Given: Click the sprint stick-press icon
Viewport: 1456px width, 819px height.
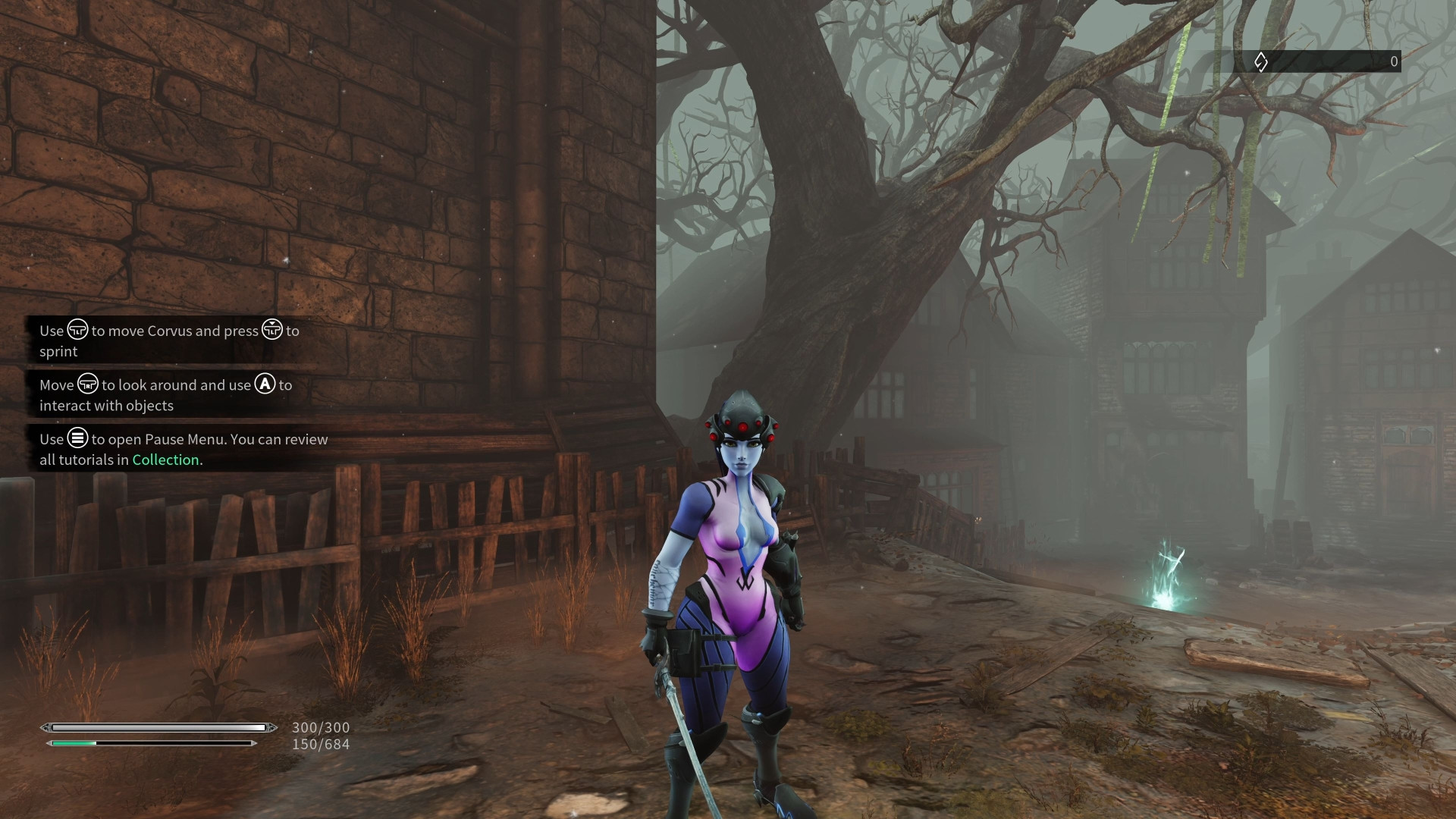Looking at the screenshot, I should [x=271, y=331].
